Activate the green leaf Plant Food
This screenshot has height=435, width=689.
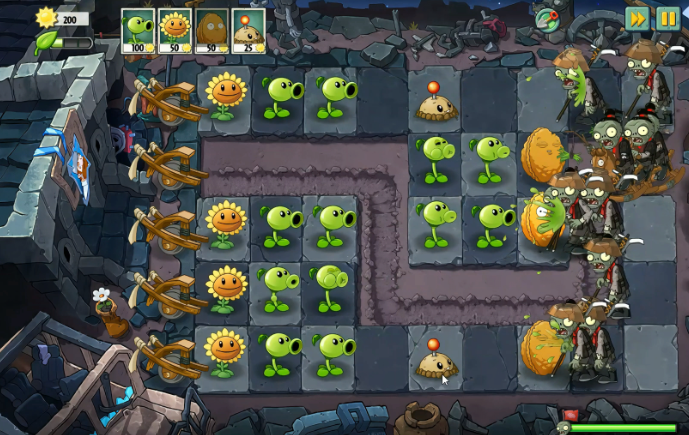[46, 42]
